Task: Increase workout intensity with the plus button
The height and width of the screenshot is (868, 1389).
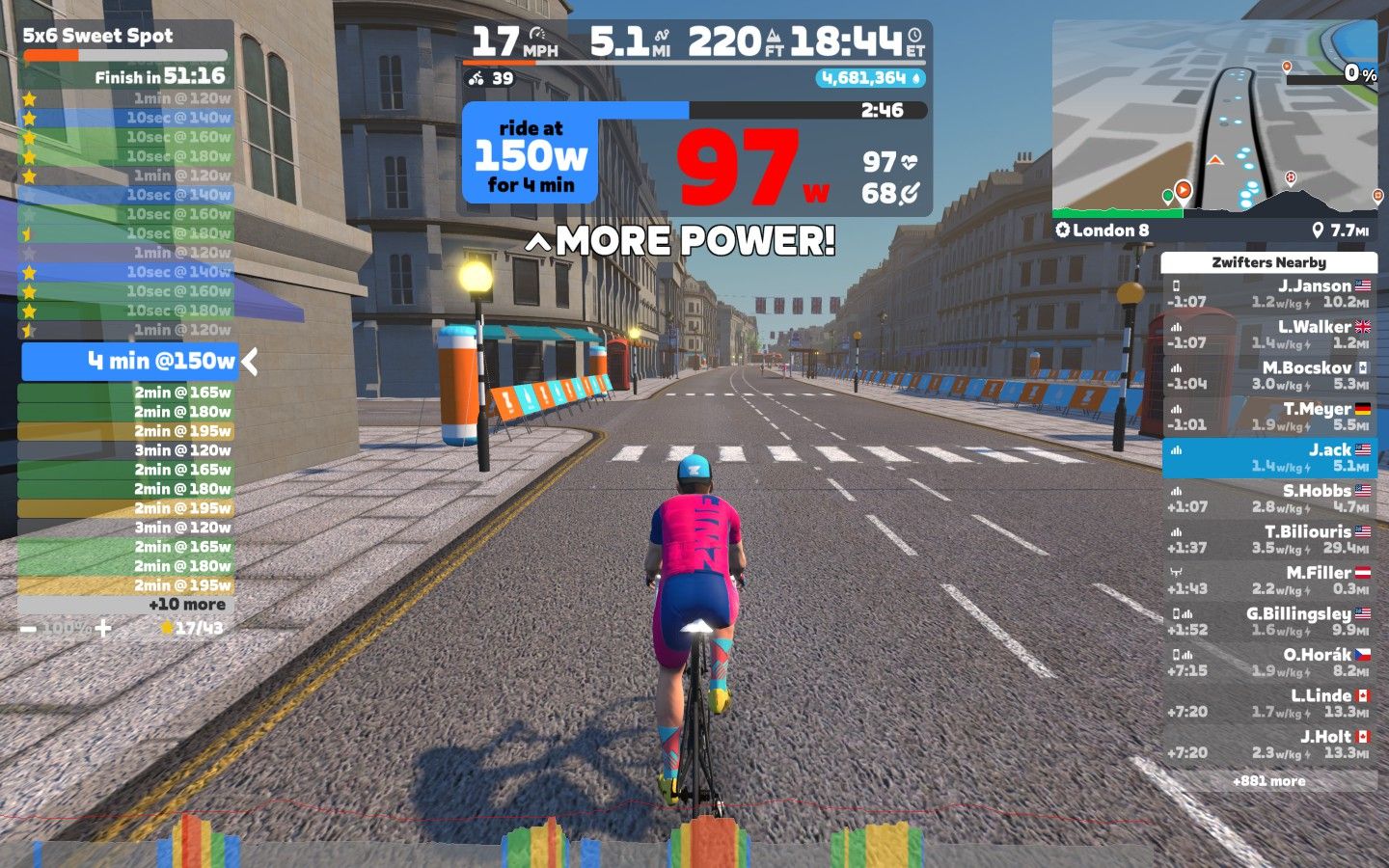Action: pyautogui.click(x=103, y=629)
